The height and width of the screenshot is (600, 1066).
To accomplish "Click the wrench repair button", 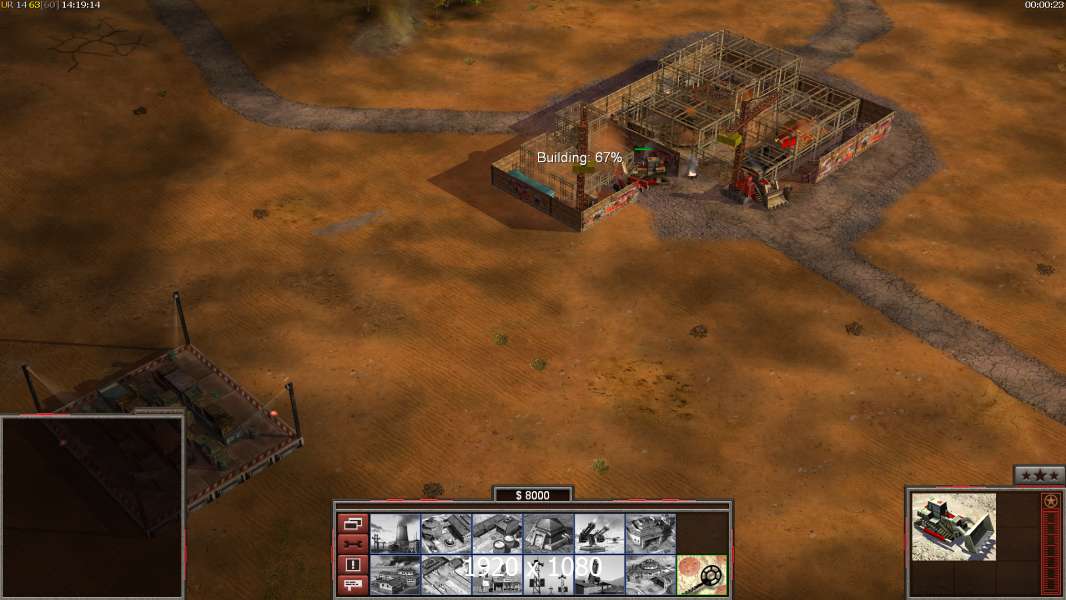I will tap(352, 544).
